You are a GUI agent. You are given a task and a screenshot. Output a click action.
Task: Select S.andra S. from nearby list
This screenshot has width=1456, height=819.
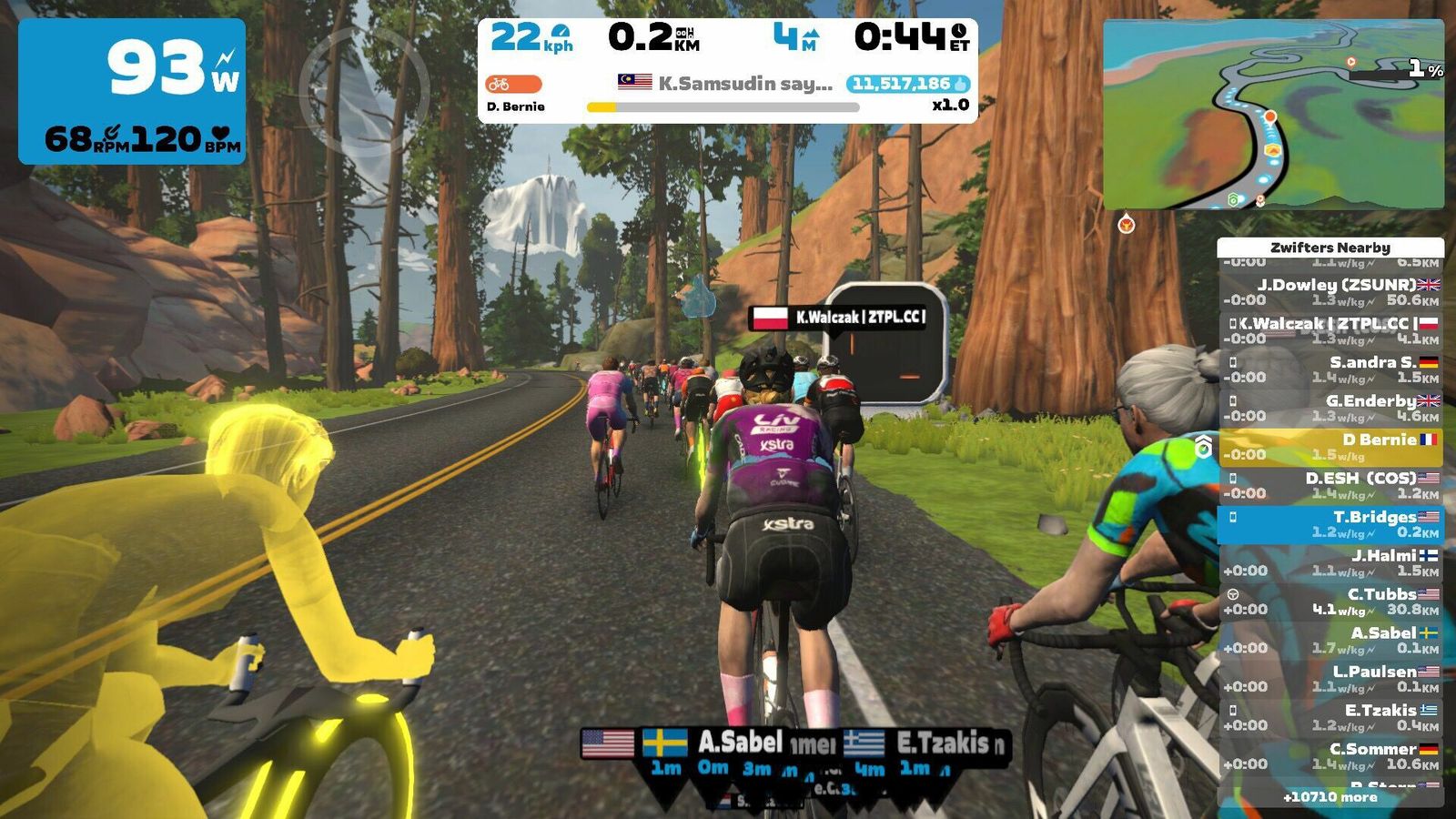tap(1330, 369)
